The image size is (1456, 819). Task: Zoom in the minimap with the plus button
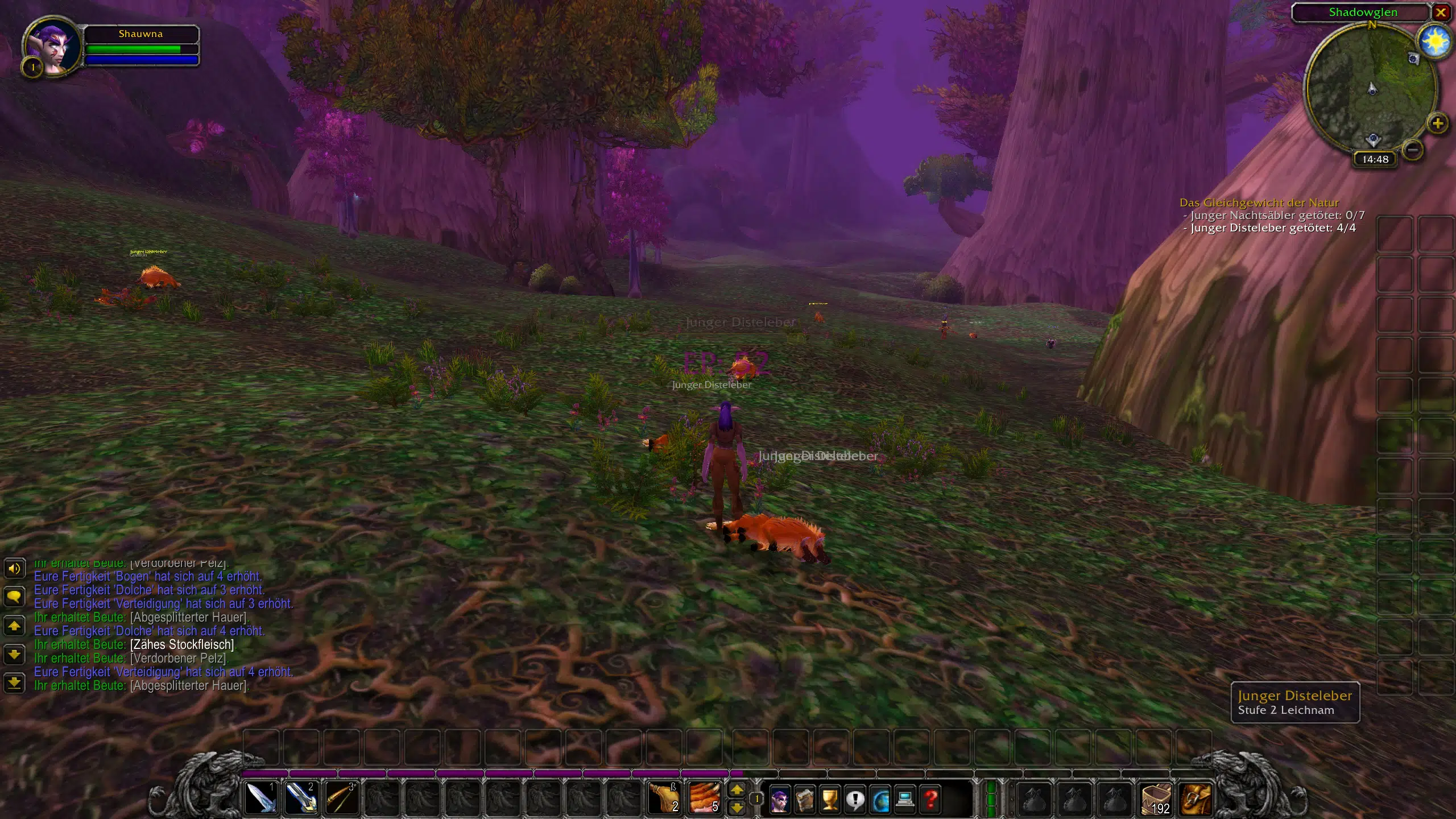pyautogui.click(x=1437, y=123)
